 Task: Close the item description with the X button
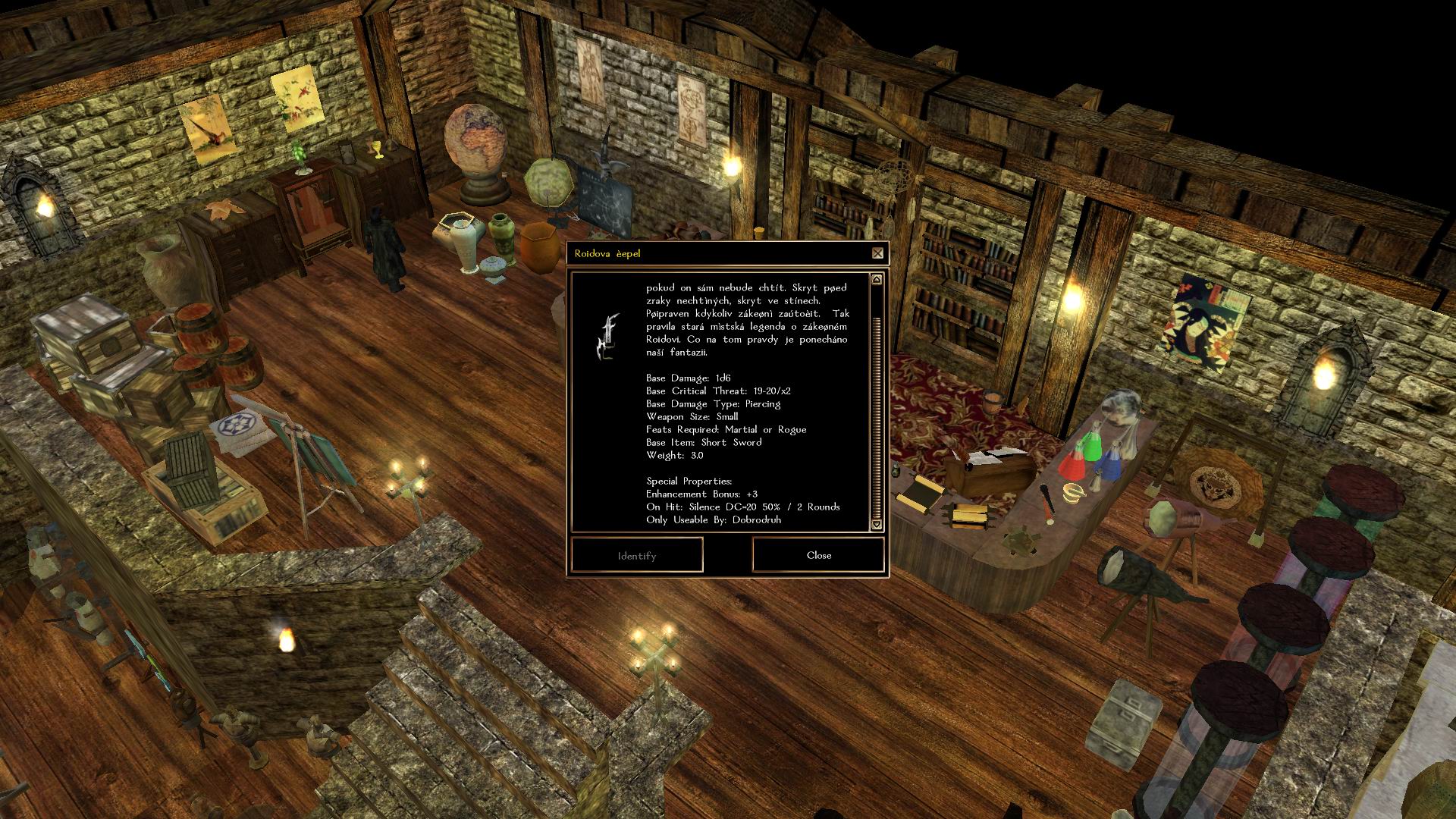pyautogui.click(x=877, y=253)
